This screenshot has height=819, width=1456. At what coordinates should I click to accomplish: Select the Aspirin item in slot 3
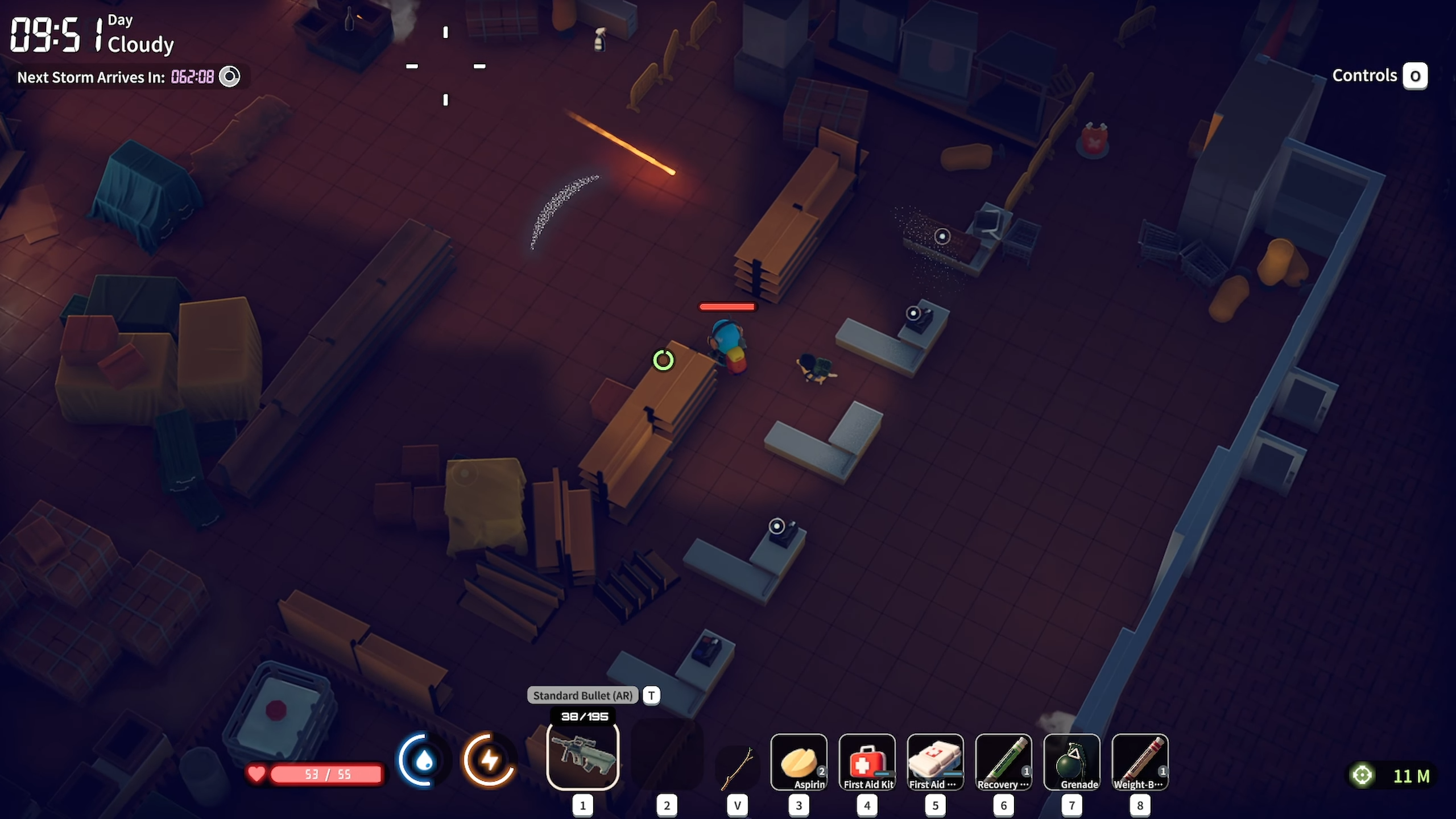point(799,762)
